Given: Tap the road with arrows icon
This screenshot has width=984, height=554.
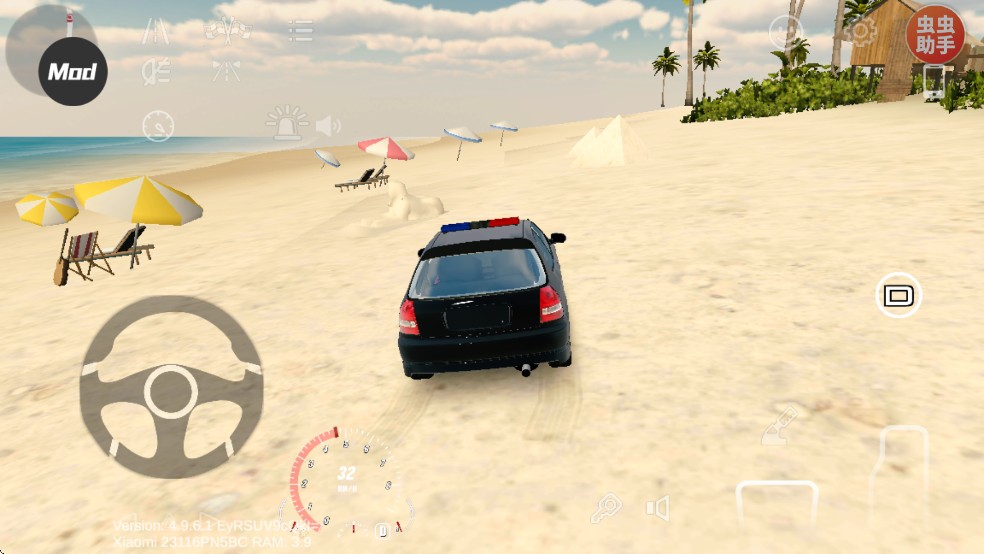Looking at the screenshot, I should (x=226, y=70).
